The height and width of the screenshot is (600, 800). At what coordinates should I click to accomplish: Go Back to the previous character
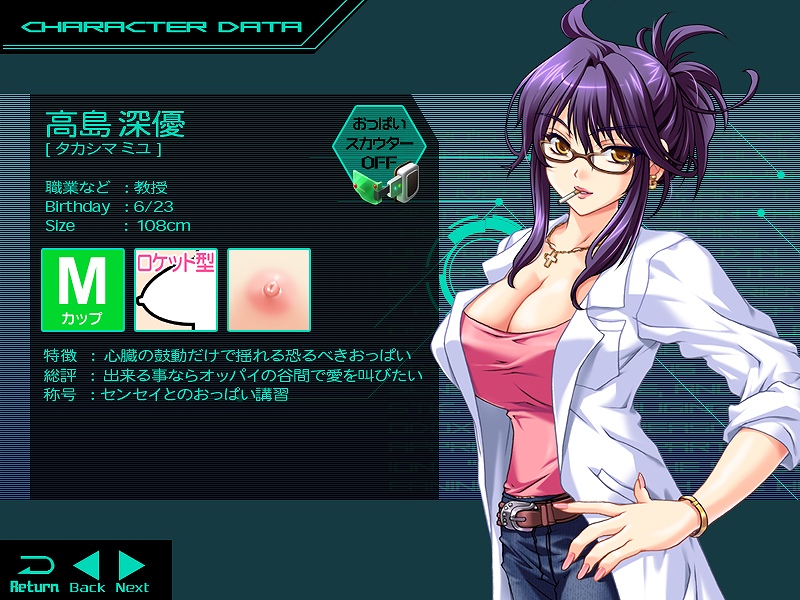87,571
